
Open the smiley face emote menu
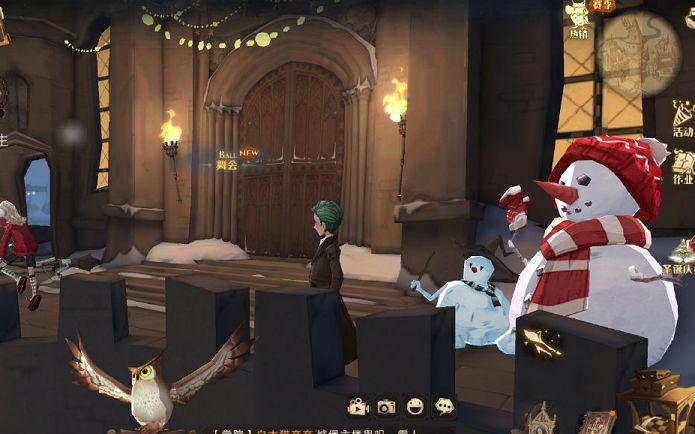(415, 406)
